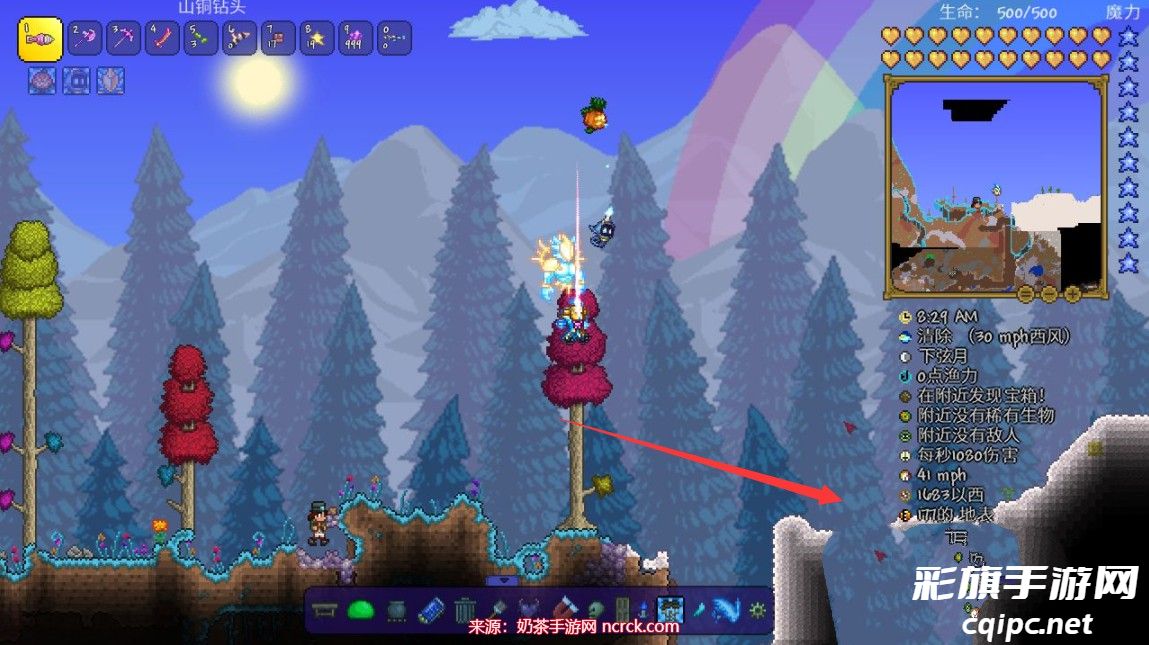Viewport: 1149px width, 645px height.
Task: Choose the fallen star stack in slot 8
Action: (x=317, y=39)
